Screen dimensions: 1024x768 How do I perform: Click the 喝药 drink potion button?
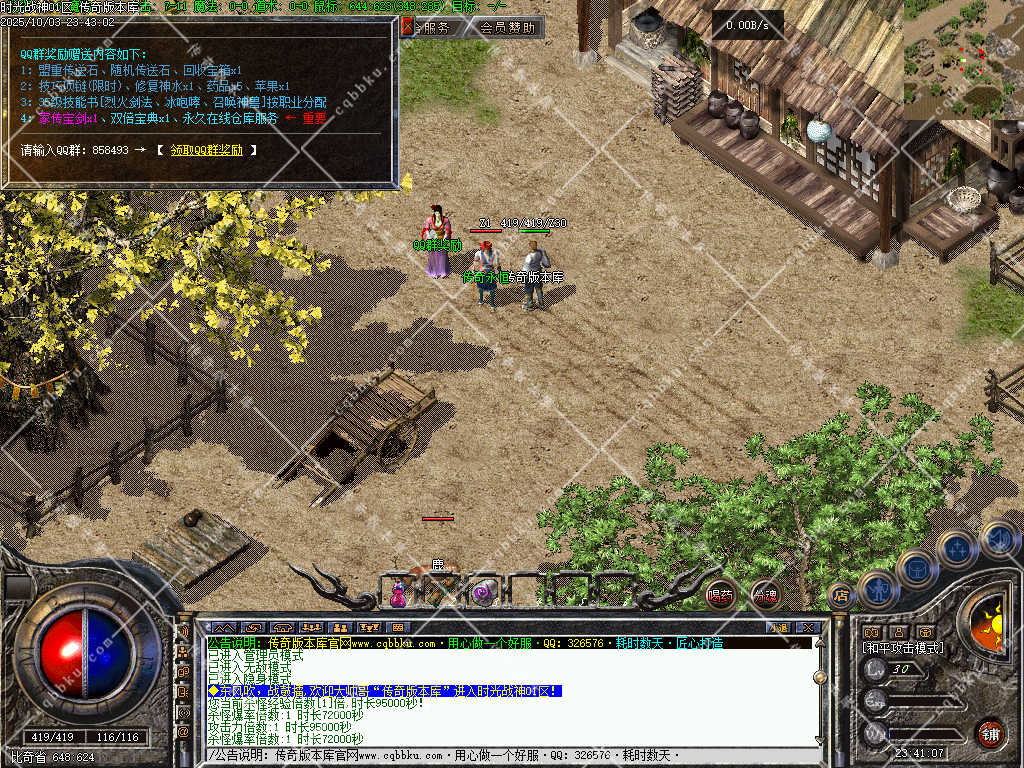point(720,595)
